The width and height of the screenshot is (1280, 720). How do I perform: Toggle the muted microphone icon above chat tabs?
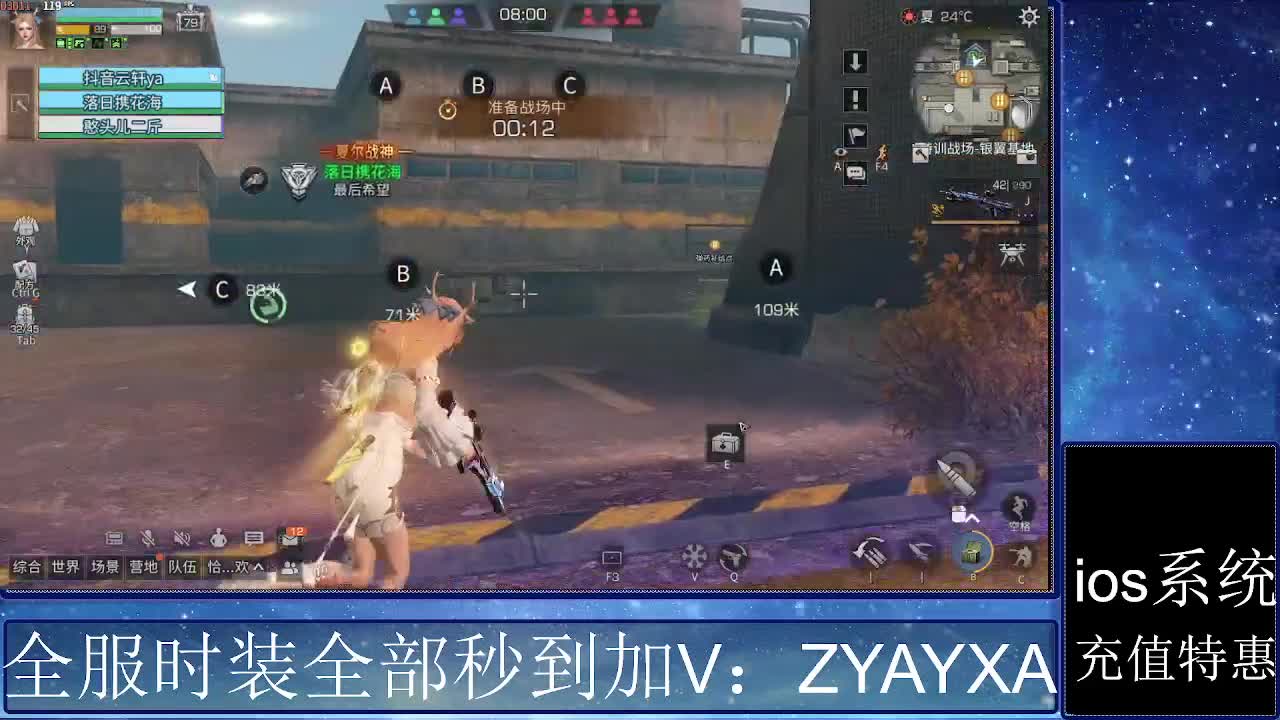click(148, 539)
